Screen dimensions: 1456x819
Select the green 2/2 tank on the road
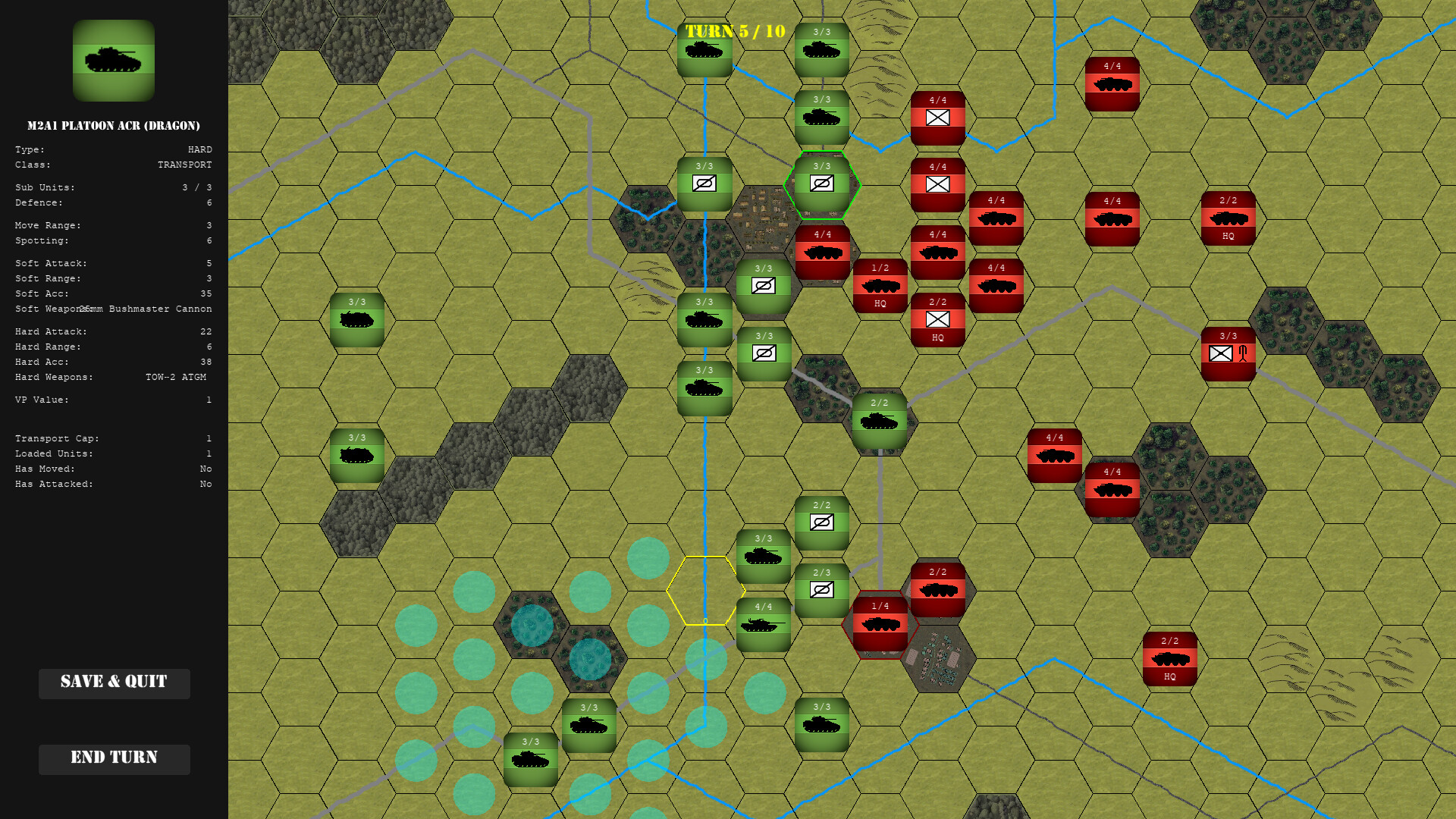(880, 421)
